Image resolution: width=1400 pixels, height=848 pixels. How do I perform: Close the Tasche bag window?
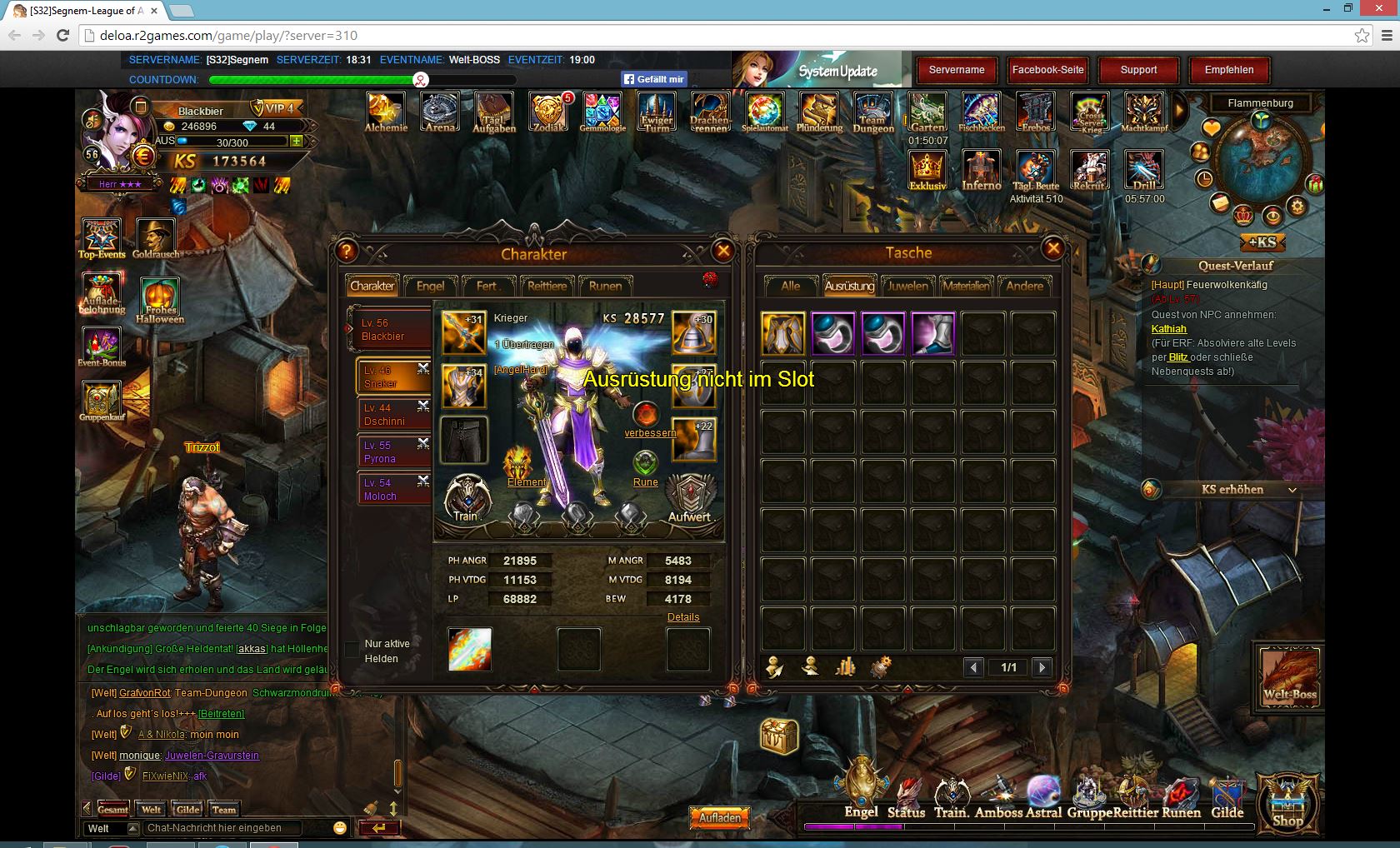[x=1052, y=248]
